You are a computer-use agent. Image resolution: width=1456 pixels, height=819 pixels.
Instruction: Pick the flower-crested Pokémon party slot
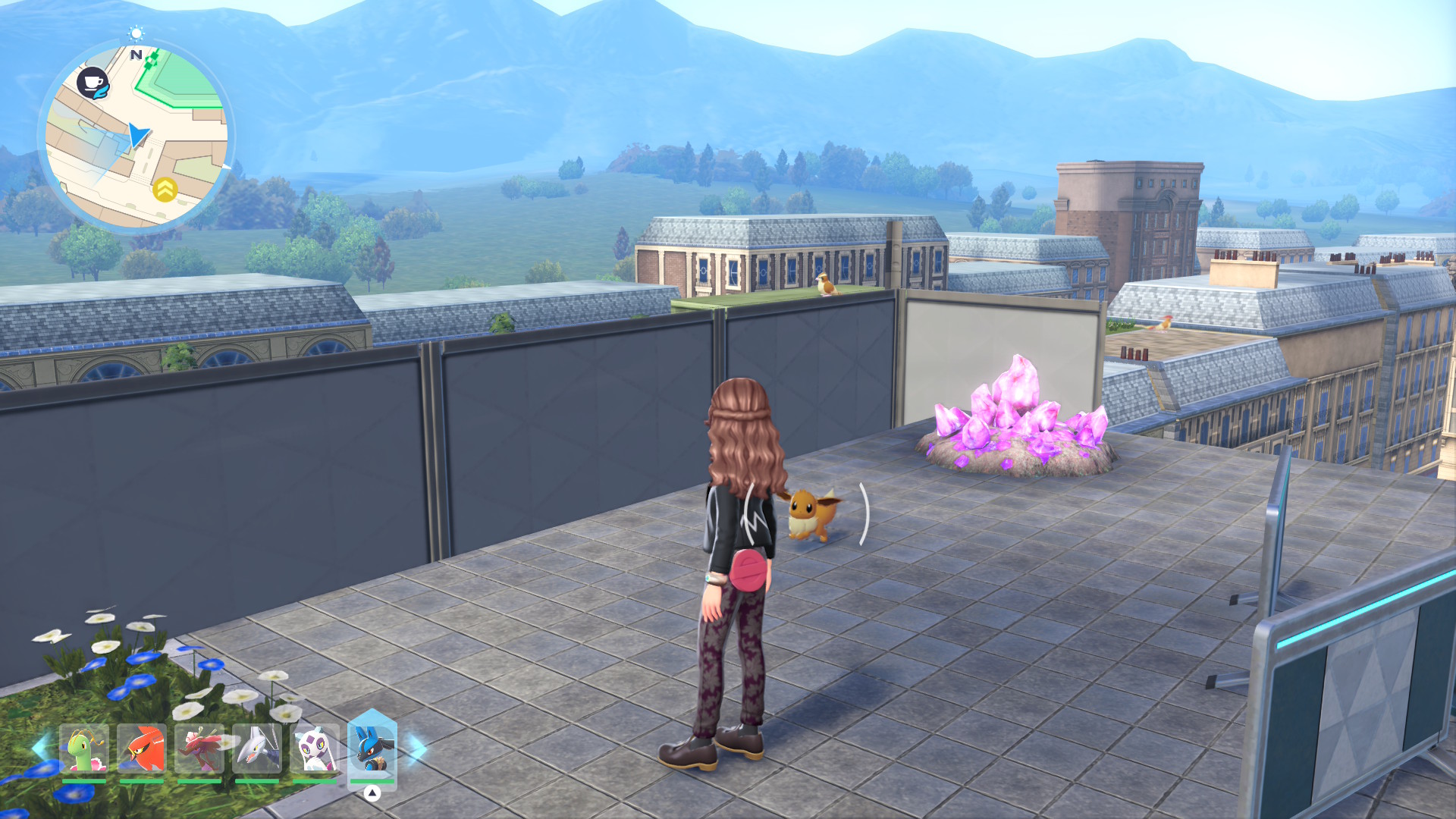pos(199,749)
